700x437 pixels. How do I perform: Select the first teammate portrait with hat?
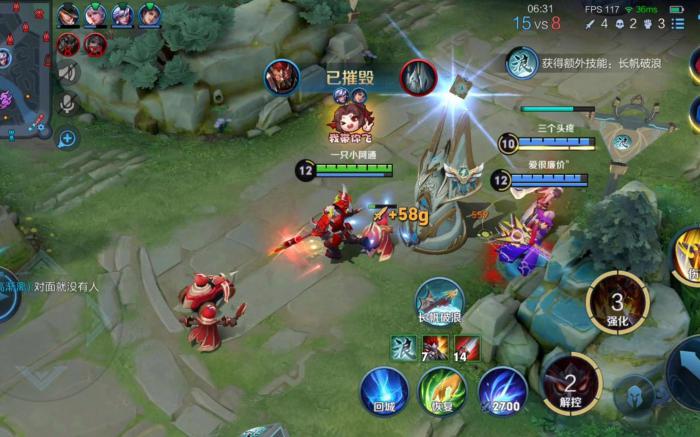[69, 15]
